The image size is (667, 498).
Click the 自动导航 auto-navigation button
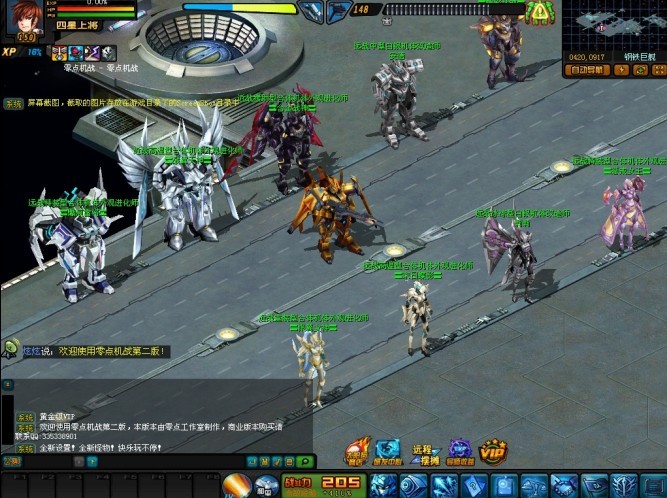(585, 70)
